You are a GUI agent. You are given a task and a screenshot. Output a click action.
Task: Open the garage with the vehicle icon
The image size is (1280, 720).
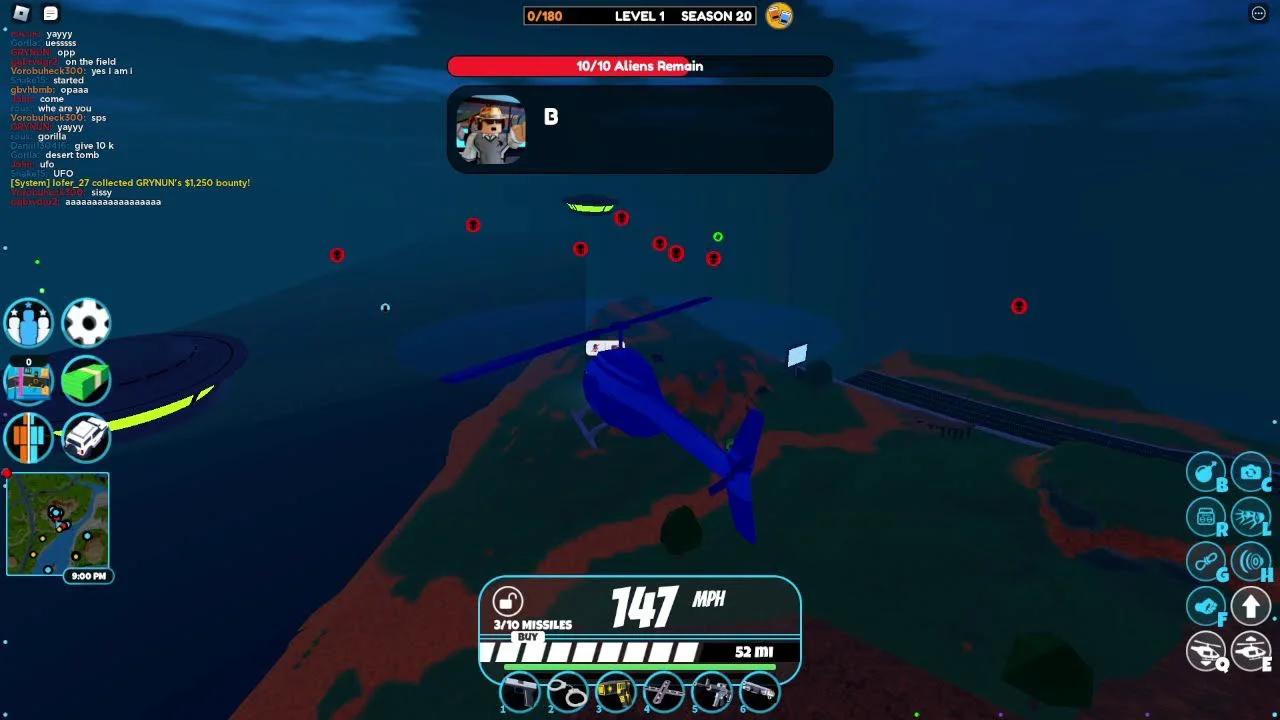[86, 438]
